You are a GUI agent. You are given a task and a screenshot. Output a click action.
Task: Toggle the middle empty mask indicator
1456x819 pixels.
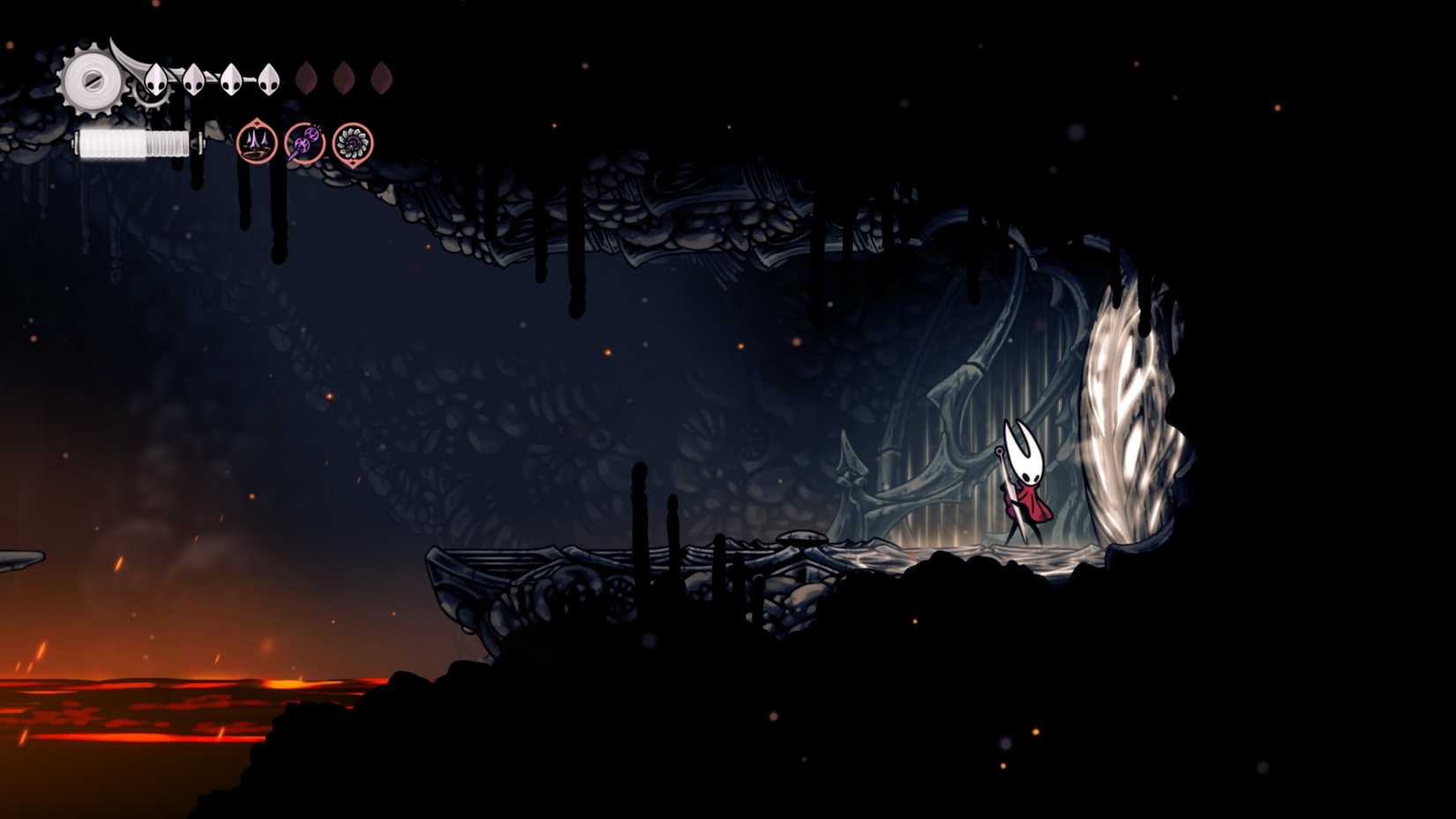pyautogui.click(x=344, y=79)
